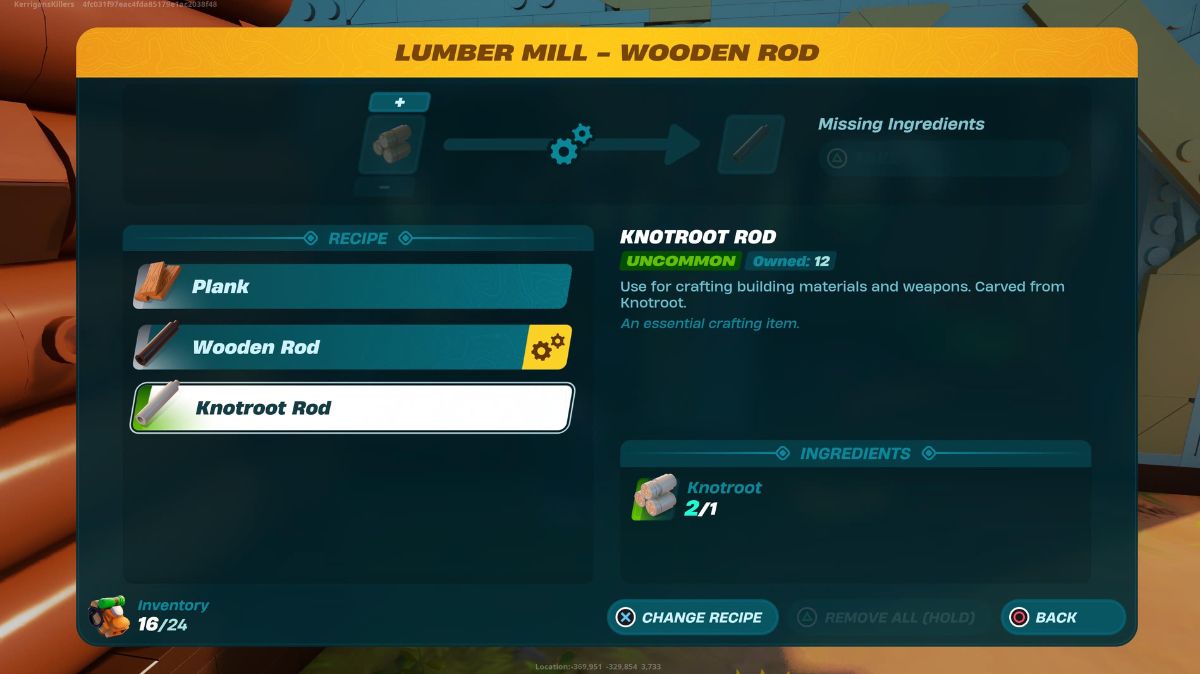The width and height of the screenshot is (1200, 674).
Task: Open the backpack Inventory icon
Action: 109,617
